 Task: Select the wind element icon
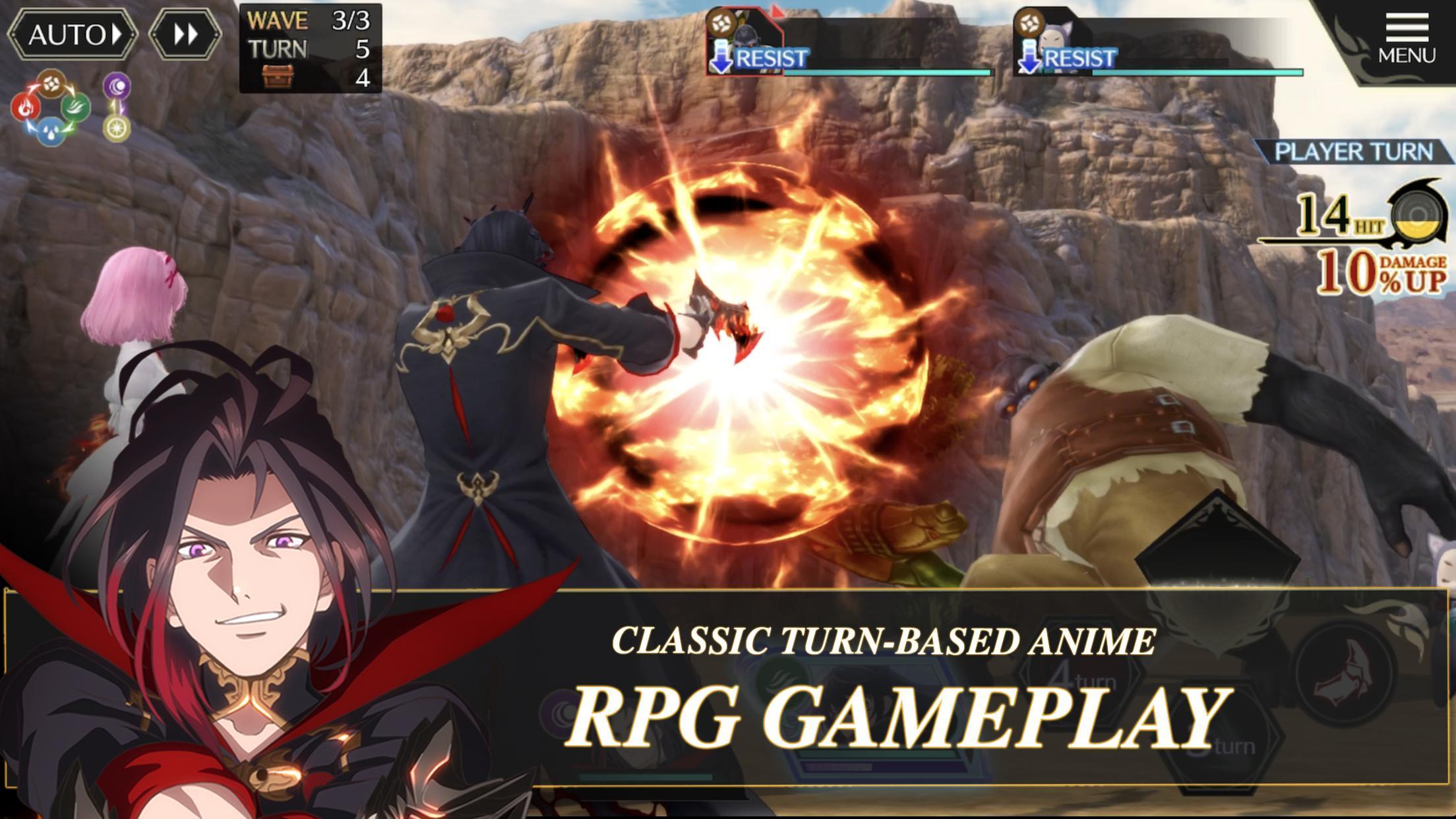coord(76,109)
